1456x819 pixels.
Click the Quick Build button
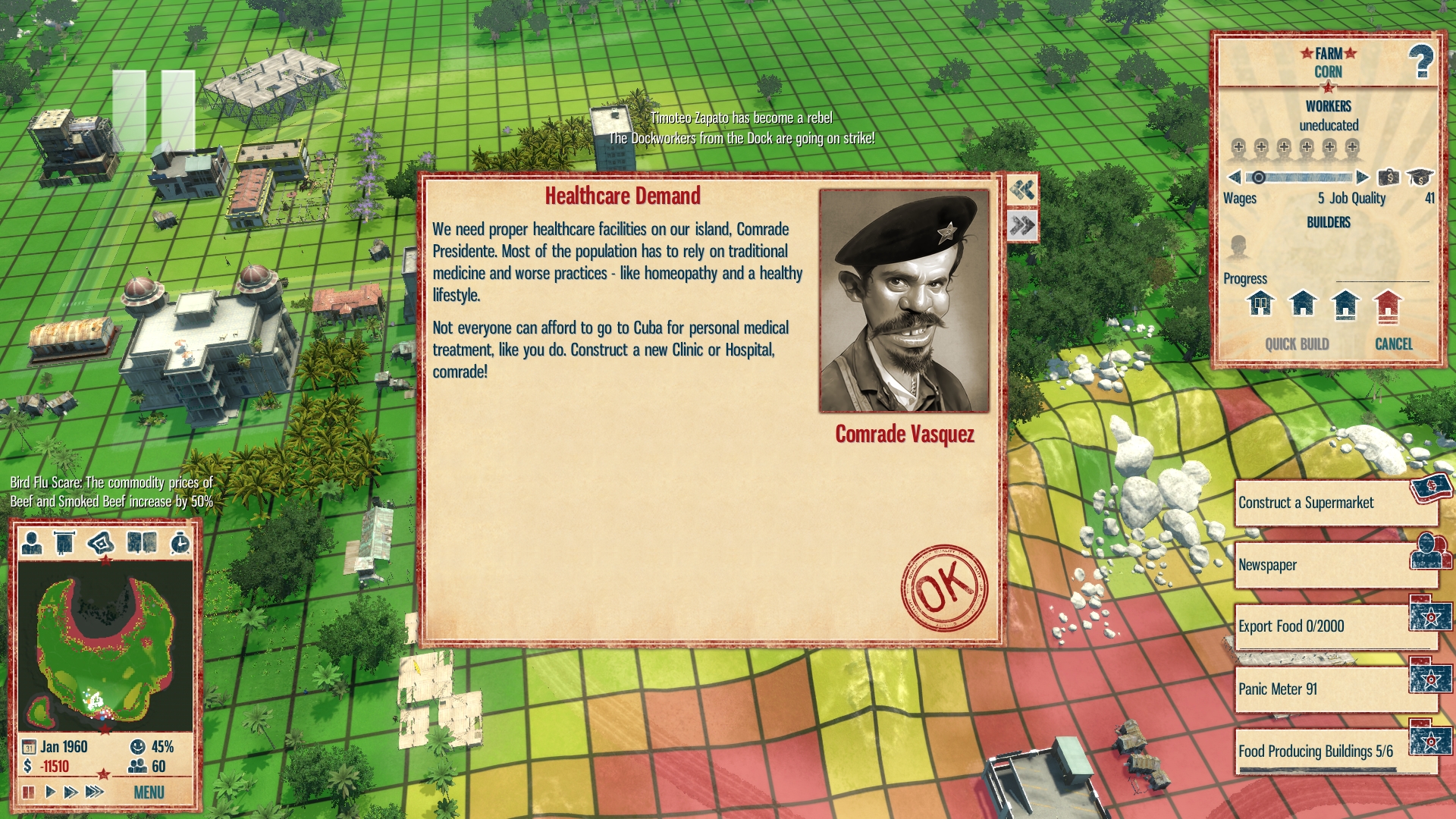click(1297, 344)
